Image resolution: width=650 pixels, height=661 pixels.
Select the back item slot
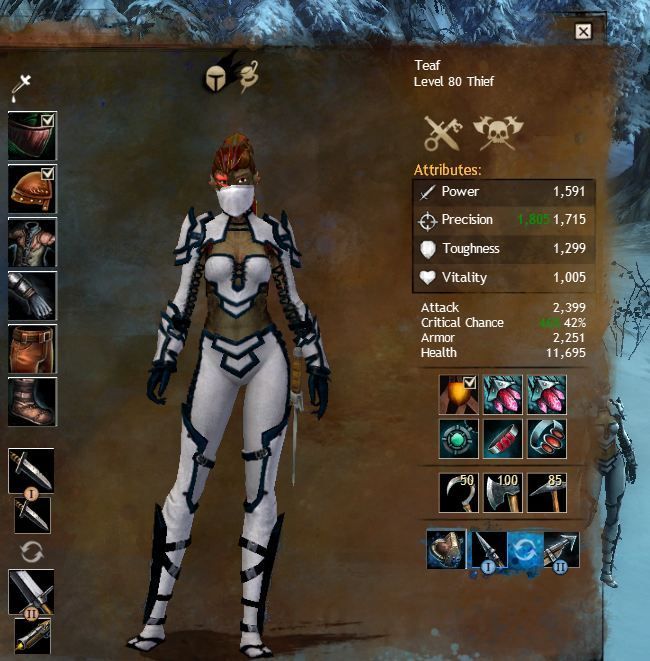tap(457, 394)
